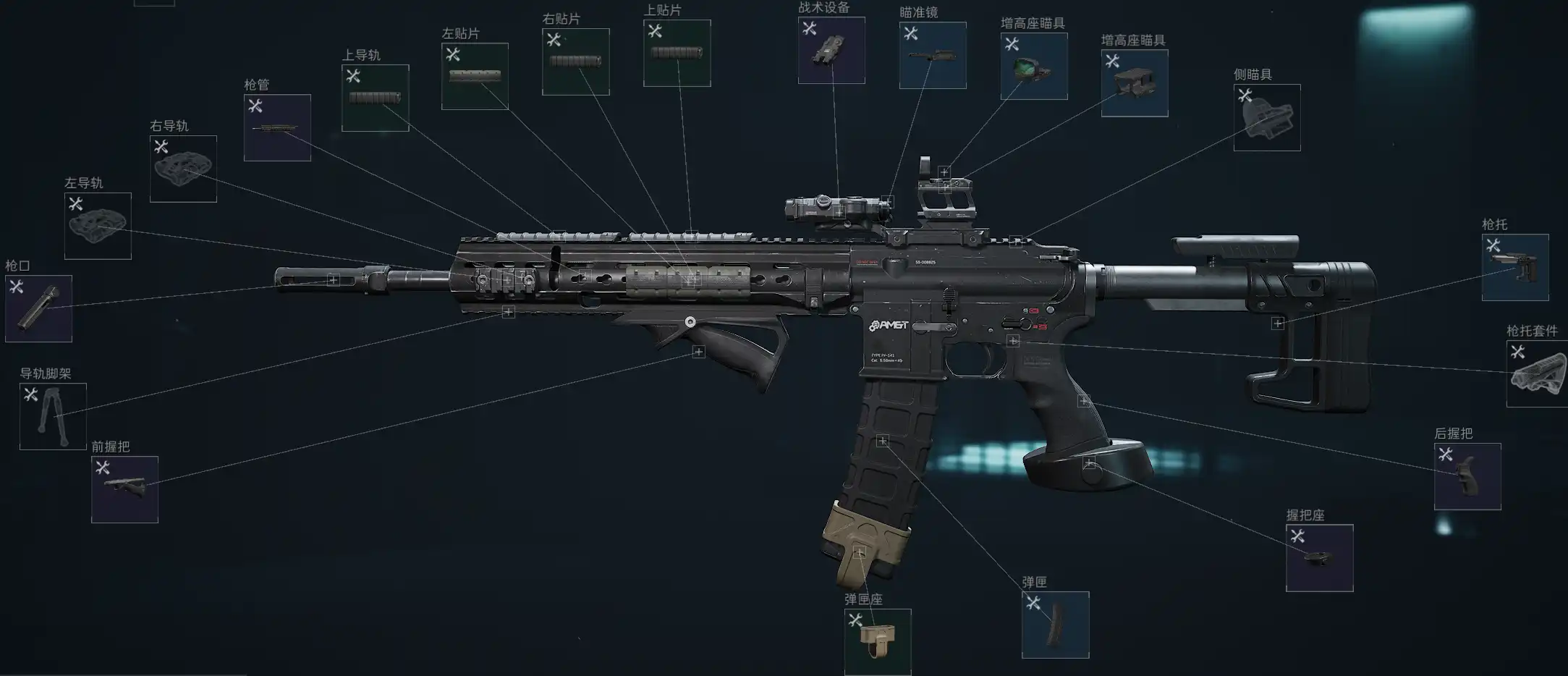Open the 枪托 stock slot
The image size is (1568, 676).
[x=1514, y=267]
